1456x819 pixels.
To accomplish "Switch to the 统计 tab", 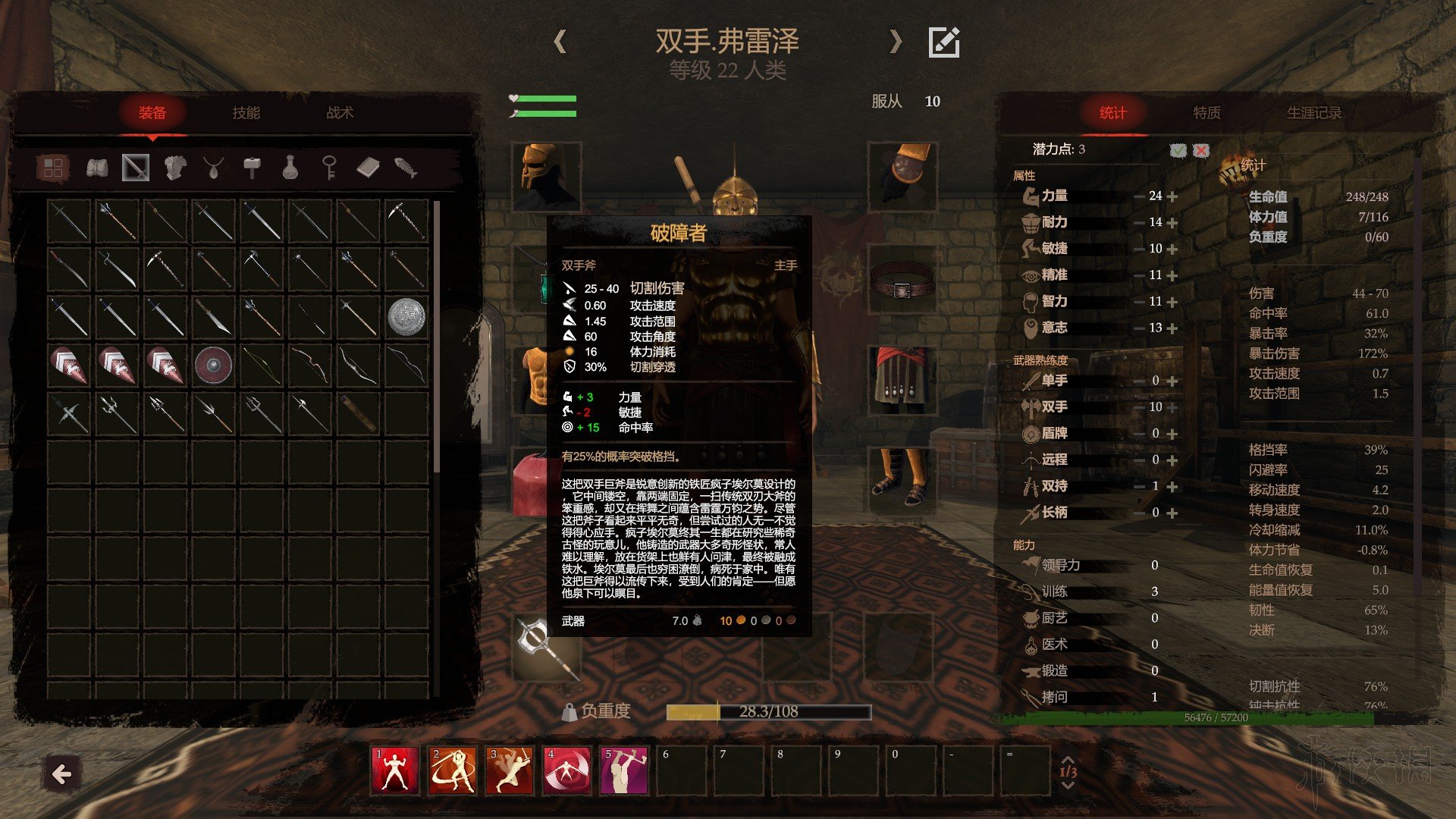I will click(x=1112, y=113).
